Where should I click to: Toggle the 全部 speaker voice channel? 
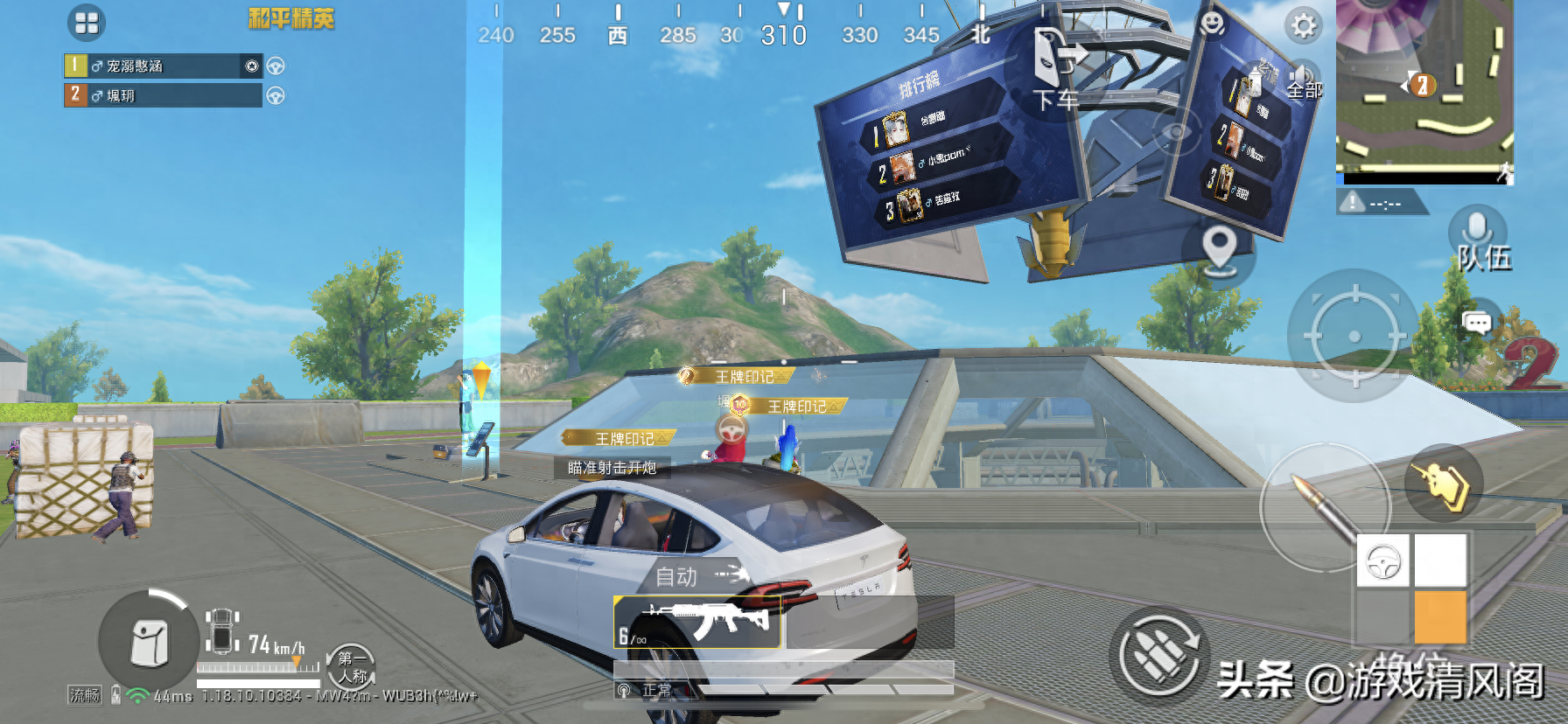pyautogui.click(x=1303, y=80)
